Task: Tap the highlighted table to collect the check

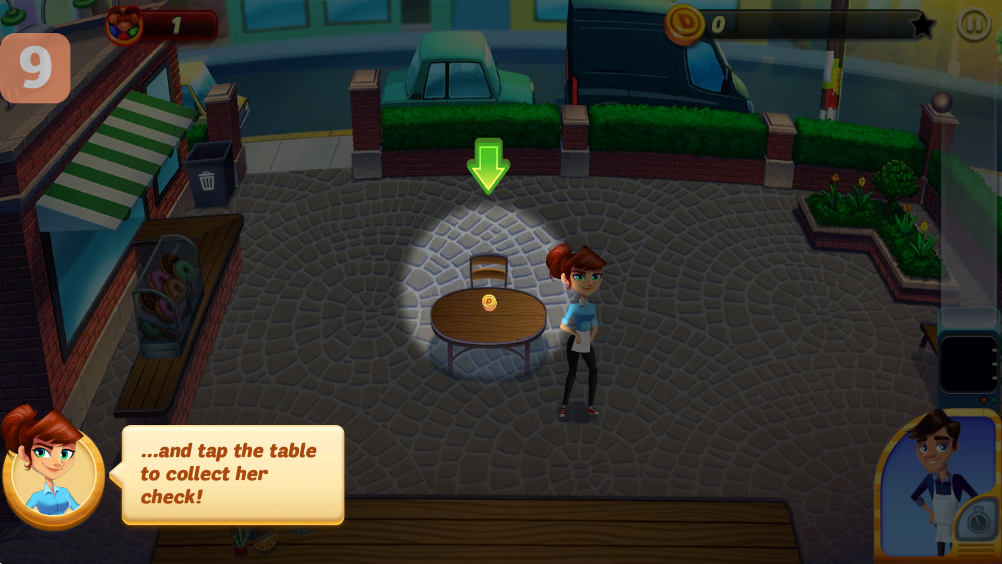Action: click(x=489, y=316)
